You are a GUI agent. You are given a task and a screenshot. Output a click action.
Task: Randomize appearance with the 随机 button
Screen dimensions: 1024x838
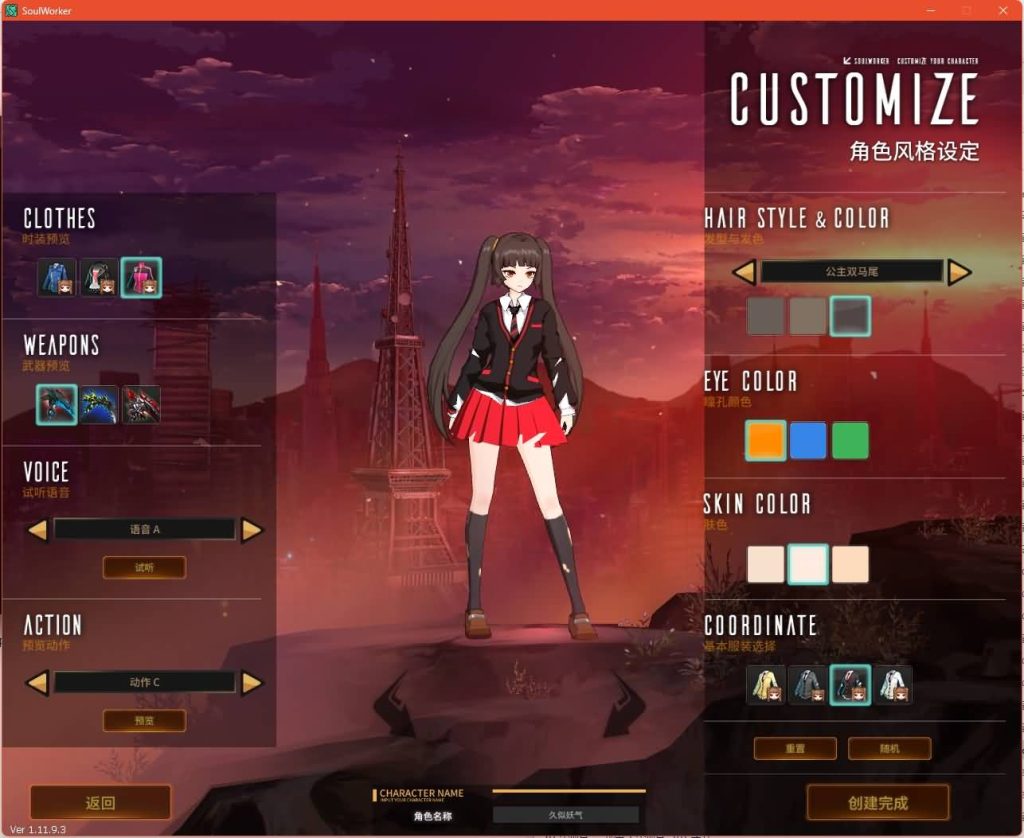889,748
